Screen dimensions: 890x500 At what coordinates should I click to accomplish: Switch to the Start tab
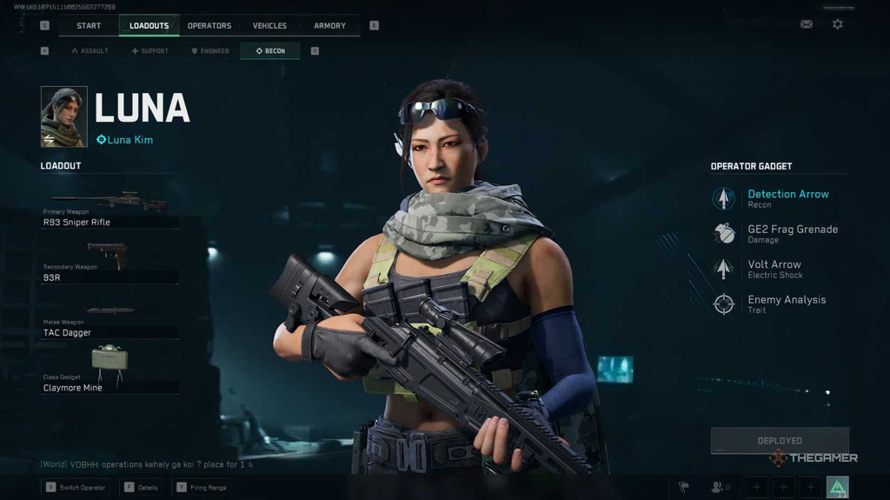click(x=88, y=26)
